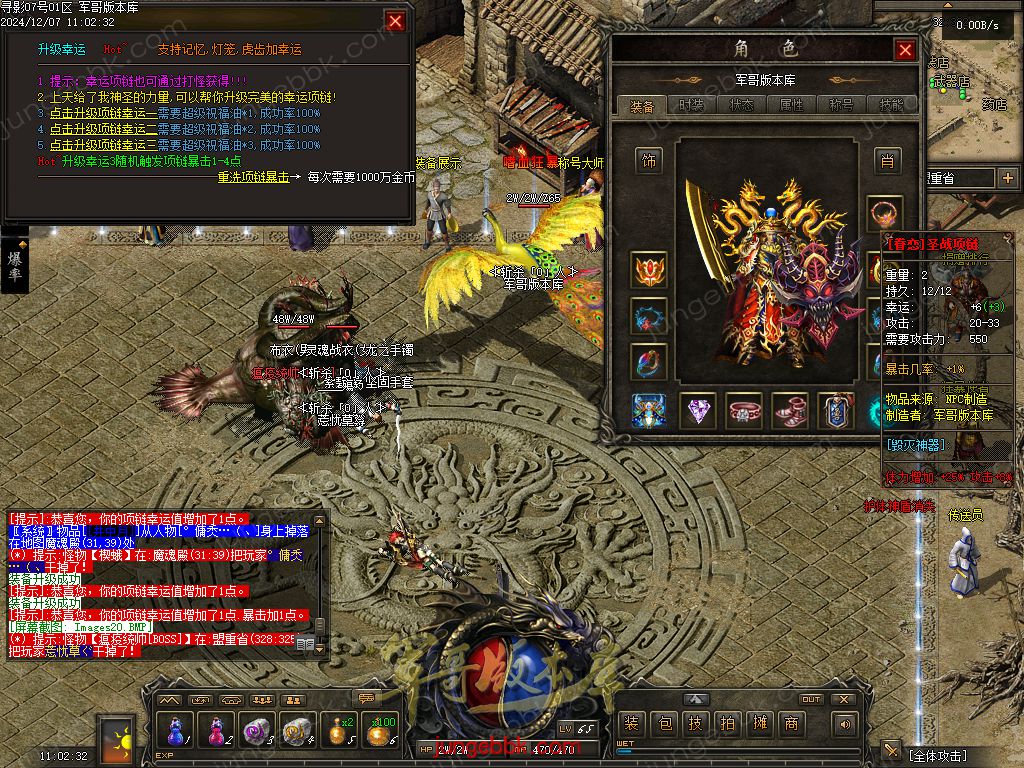Open the 包 bag button

coord(664,724)
